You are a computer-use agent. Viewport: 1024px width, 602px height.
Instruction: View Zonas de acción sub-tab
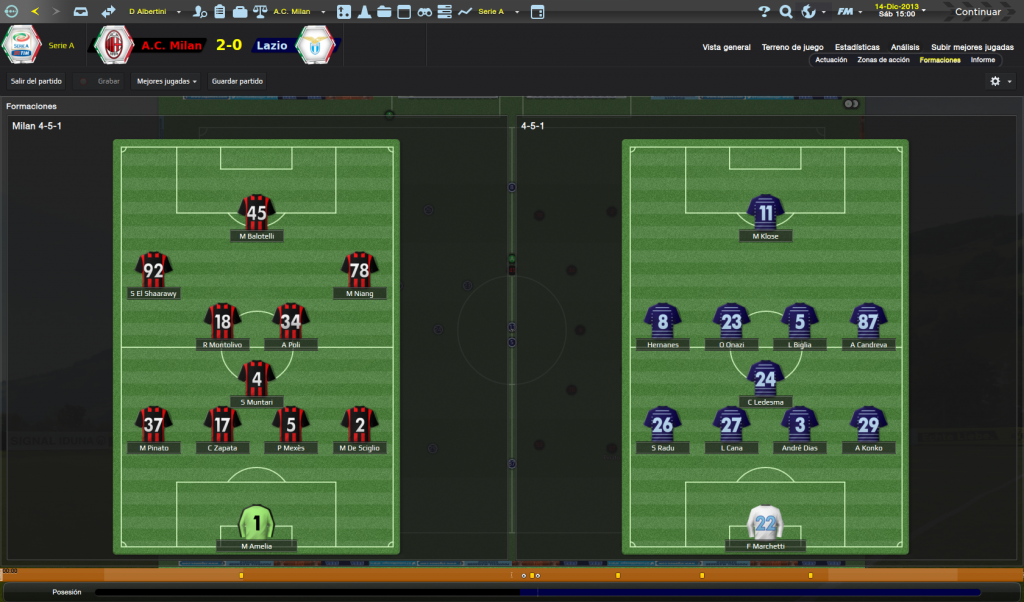coord(883,60)
